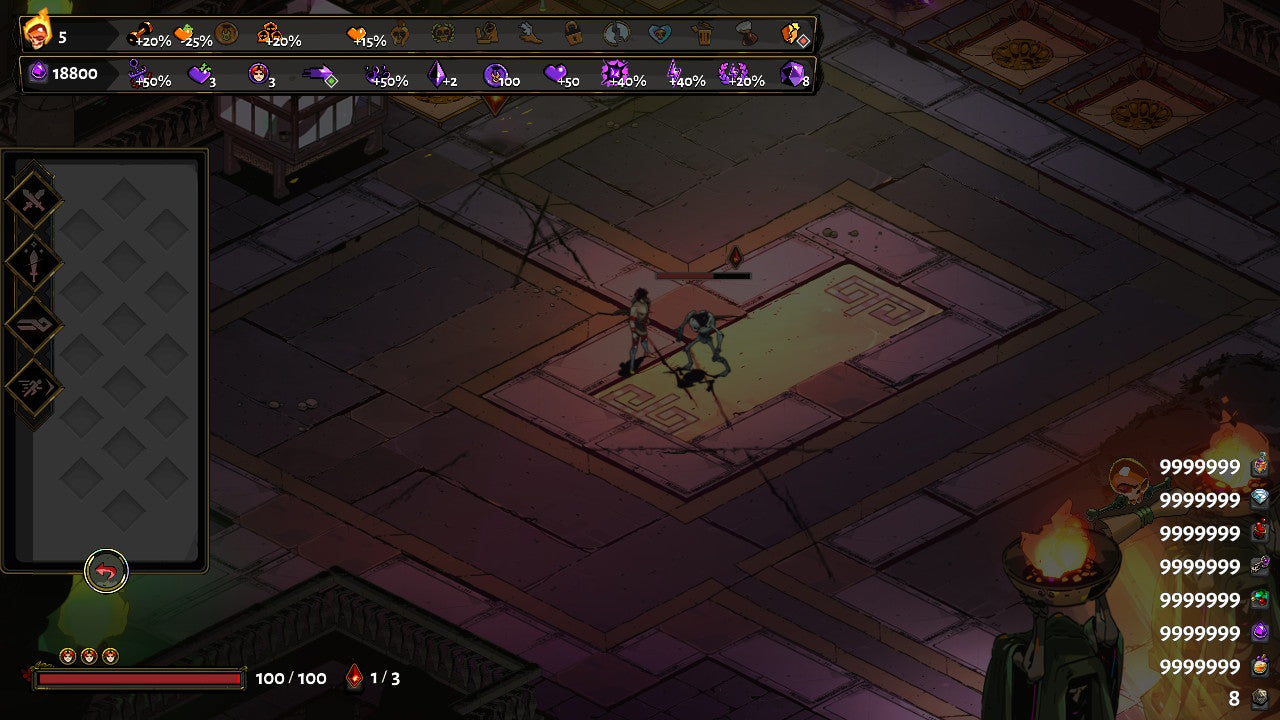Viewport: 1280px width, 720px height.
Task: Select the purple heart +50 talent
Action: 556,73
